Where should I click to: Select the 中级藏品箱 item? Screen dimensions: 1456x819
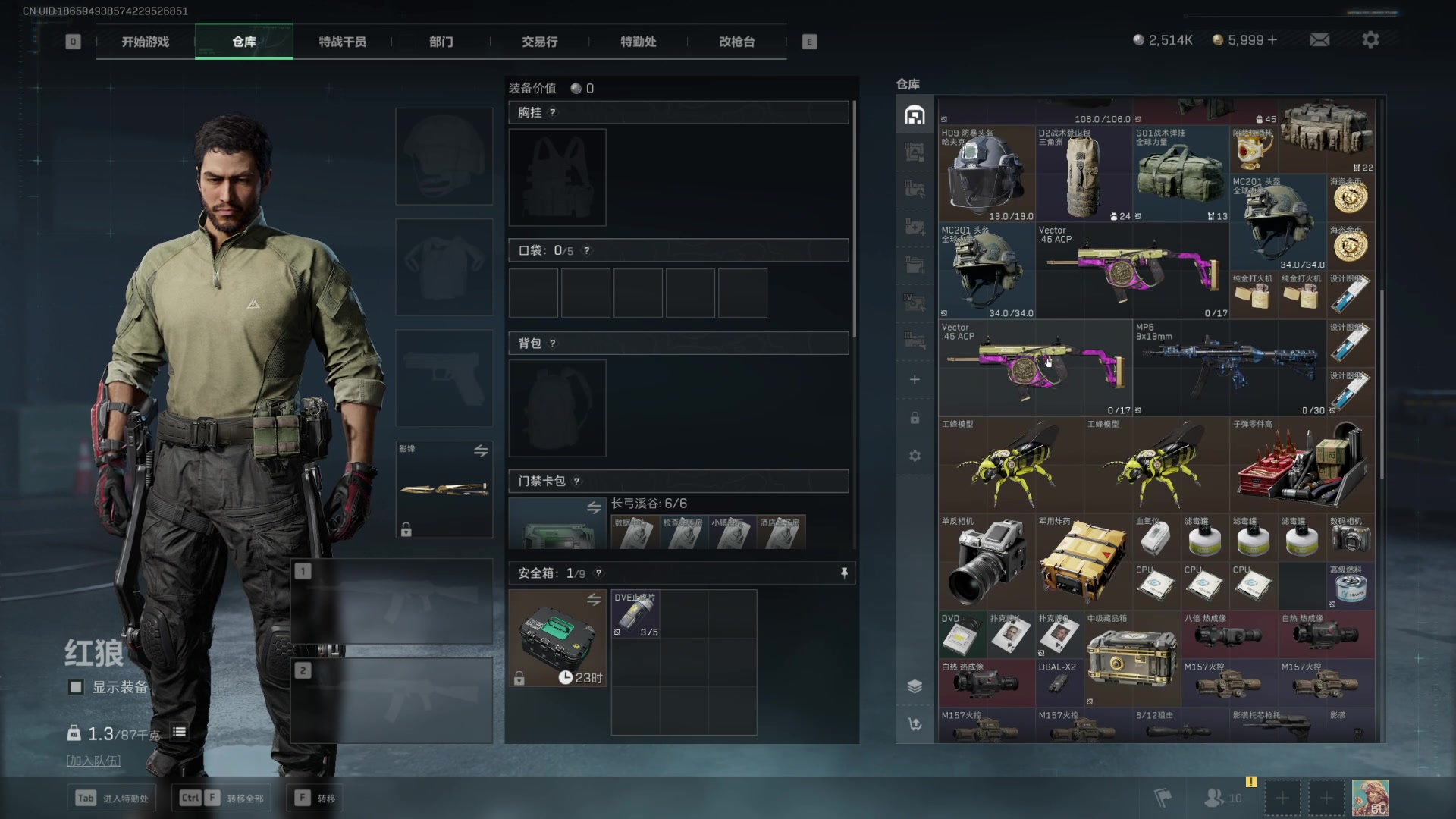[x=1132, y=658]
